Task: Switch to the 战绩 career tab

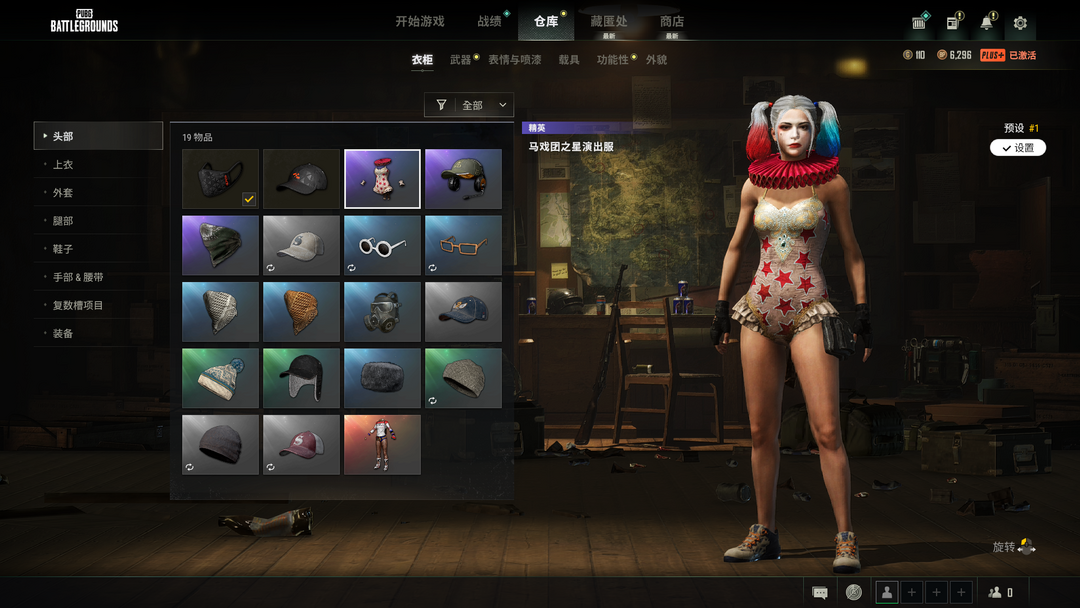Action: (x=489, y=22)
